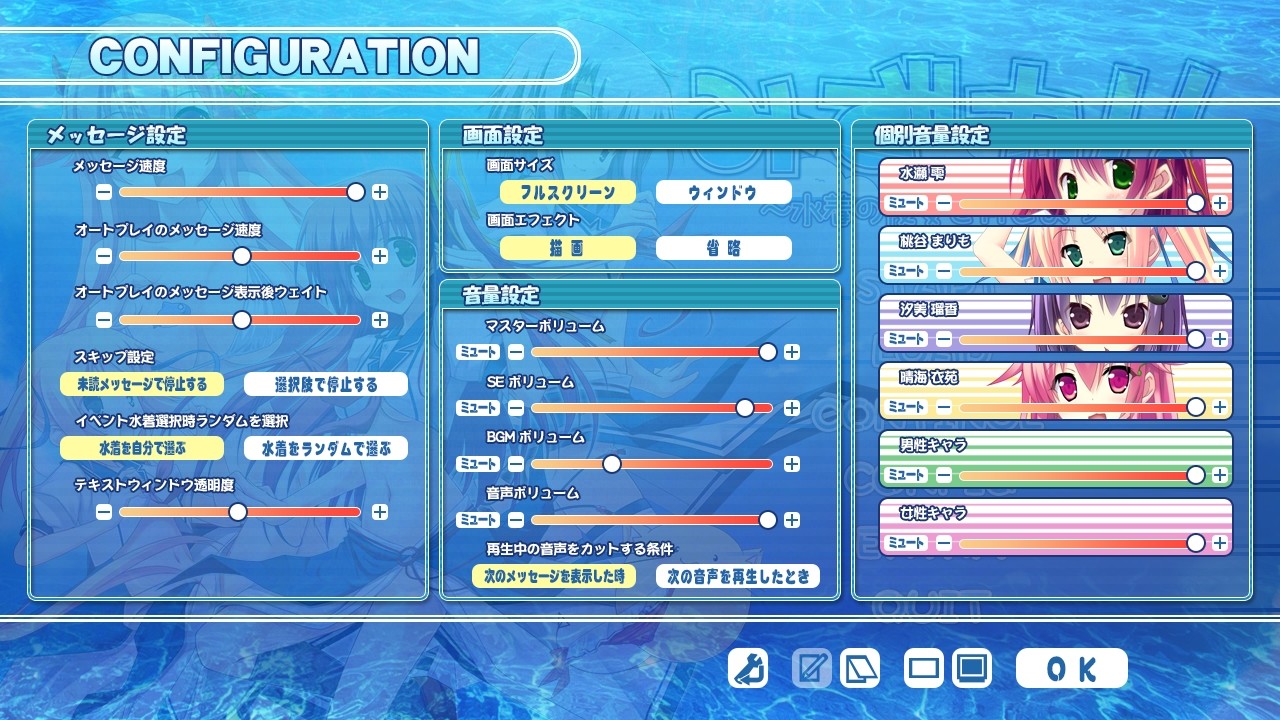Select 次の音声を再生したとき cut condition

[x=738, y=576]
